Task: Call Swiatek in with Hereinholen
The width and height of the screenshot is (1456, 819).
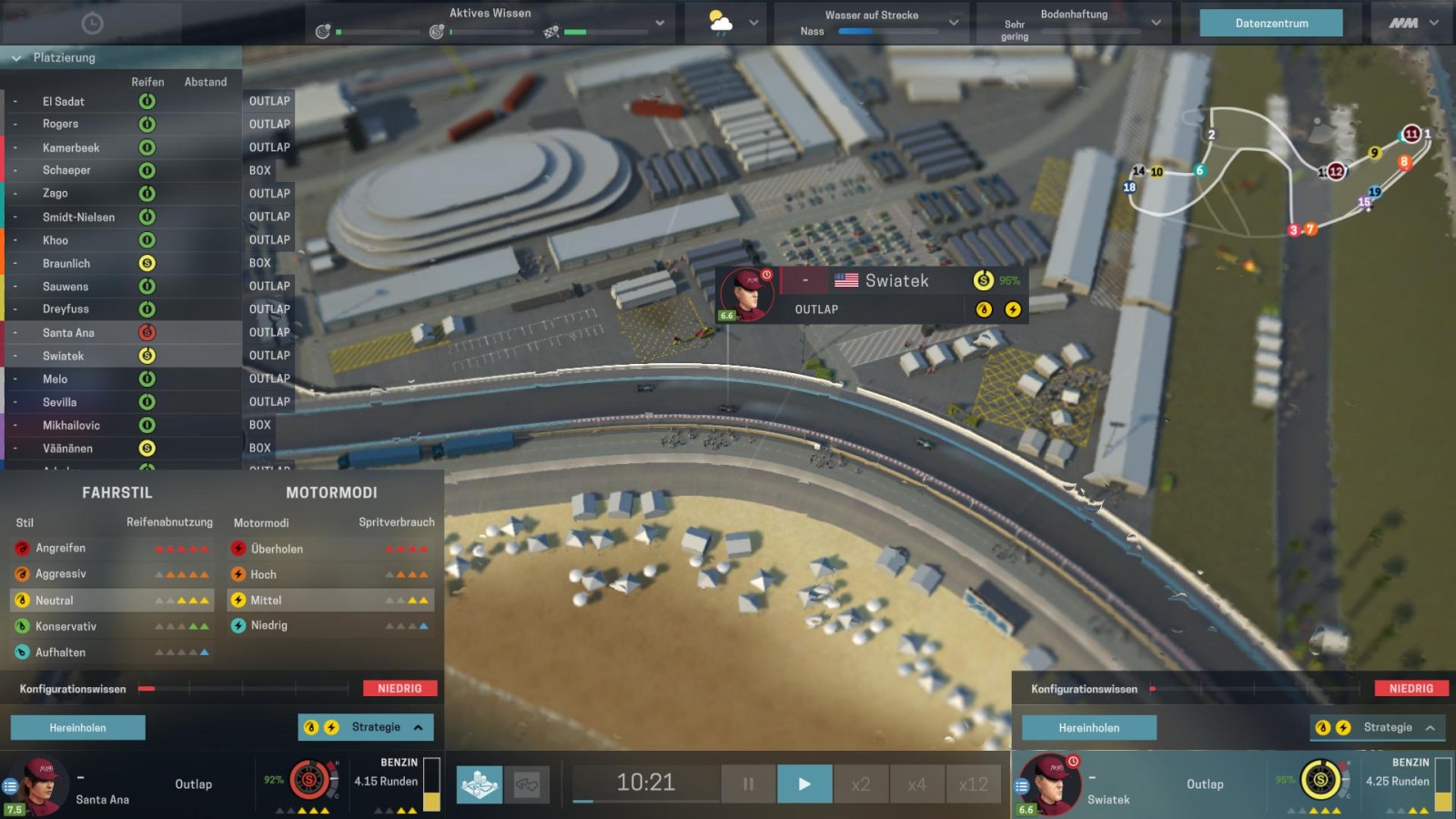Action: (1088, 728)
